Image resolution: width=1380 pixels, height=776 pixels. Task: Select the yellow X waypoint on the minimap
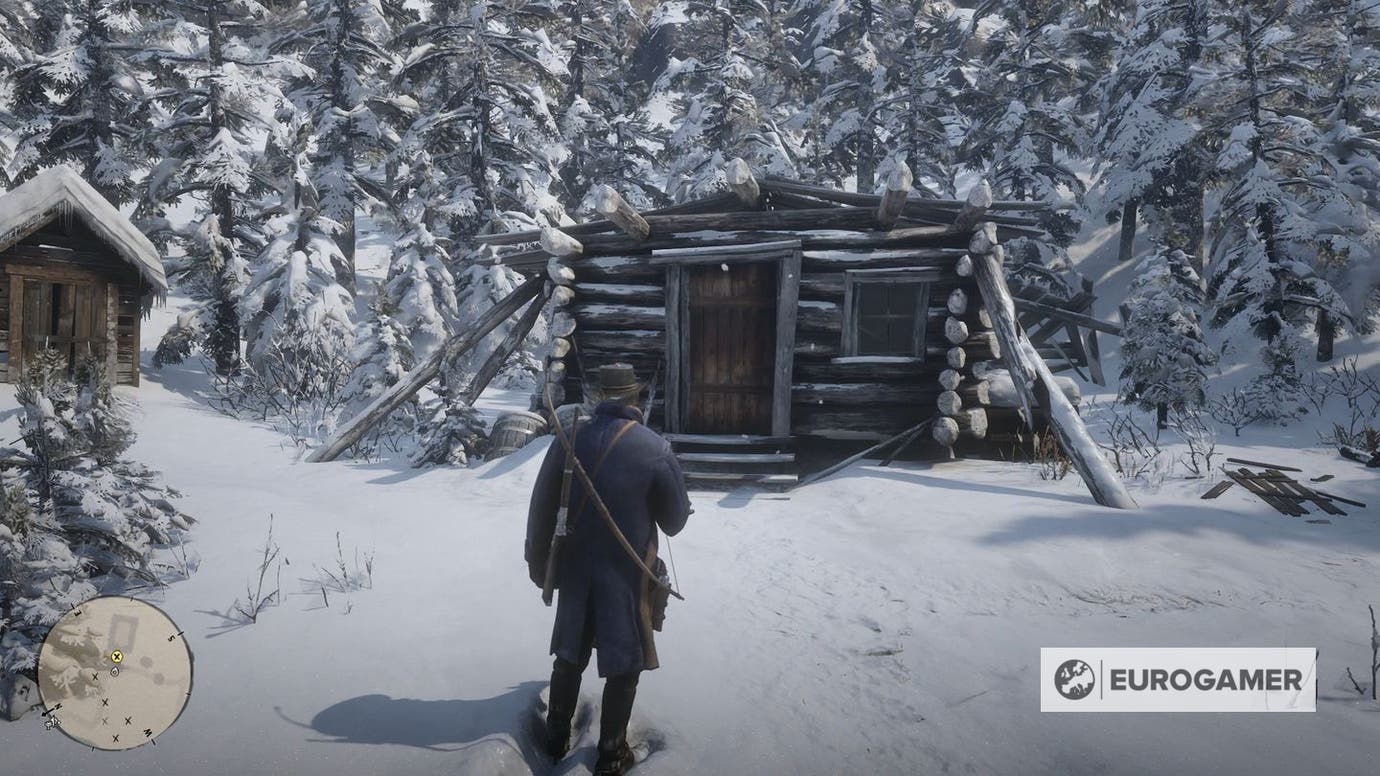coord(117,657)
